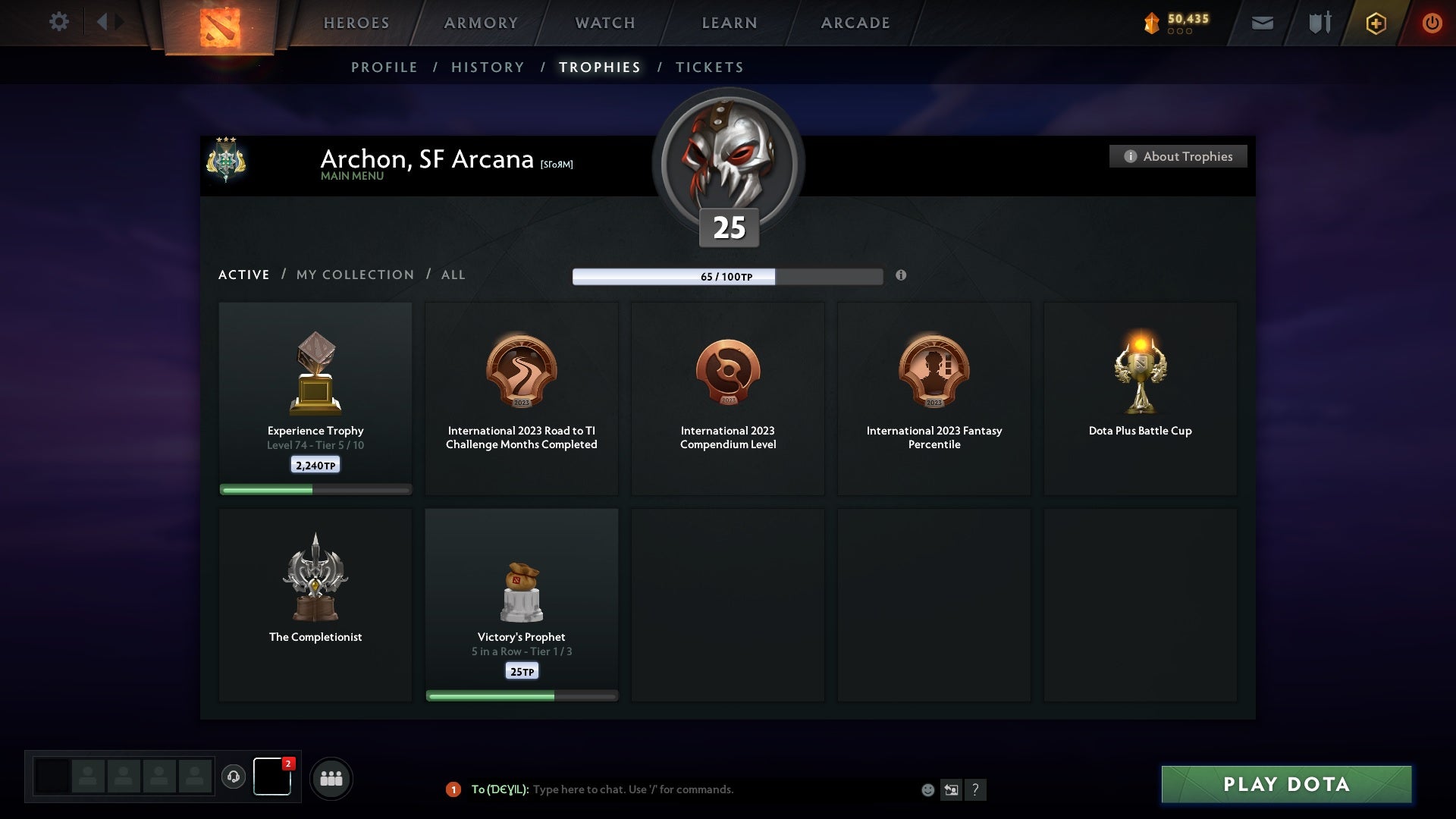This screenshot has width=1456, height=819.
Task: Click the About Trophies button
Action: point(1178,156)
